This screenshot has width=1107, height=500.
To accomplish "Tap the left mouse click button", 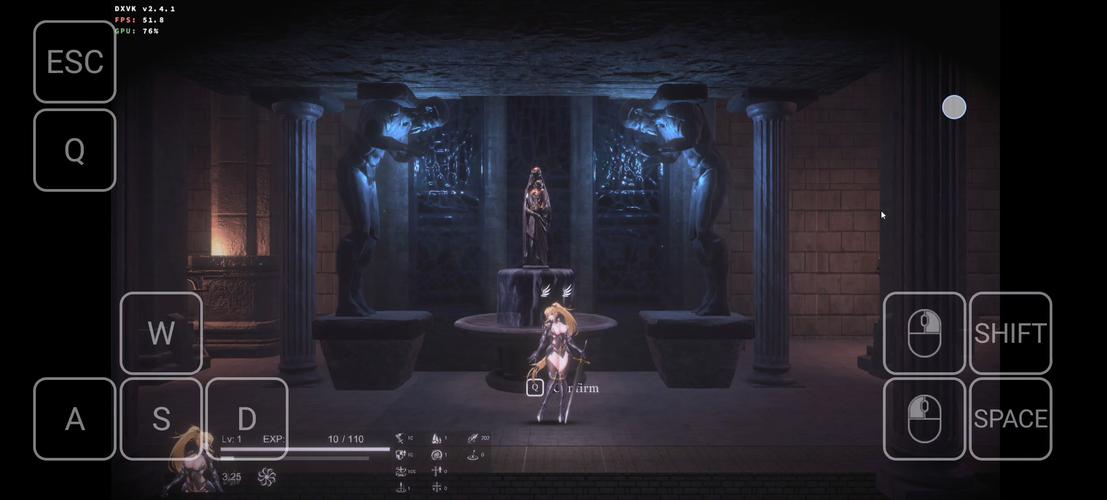I will pyautogui.click(x=924, y=333).
